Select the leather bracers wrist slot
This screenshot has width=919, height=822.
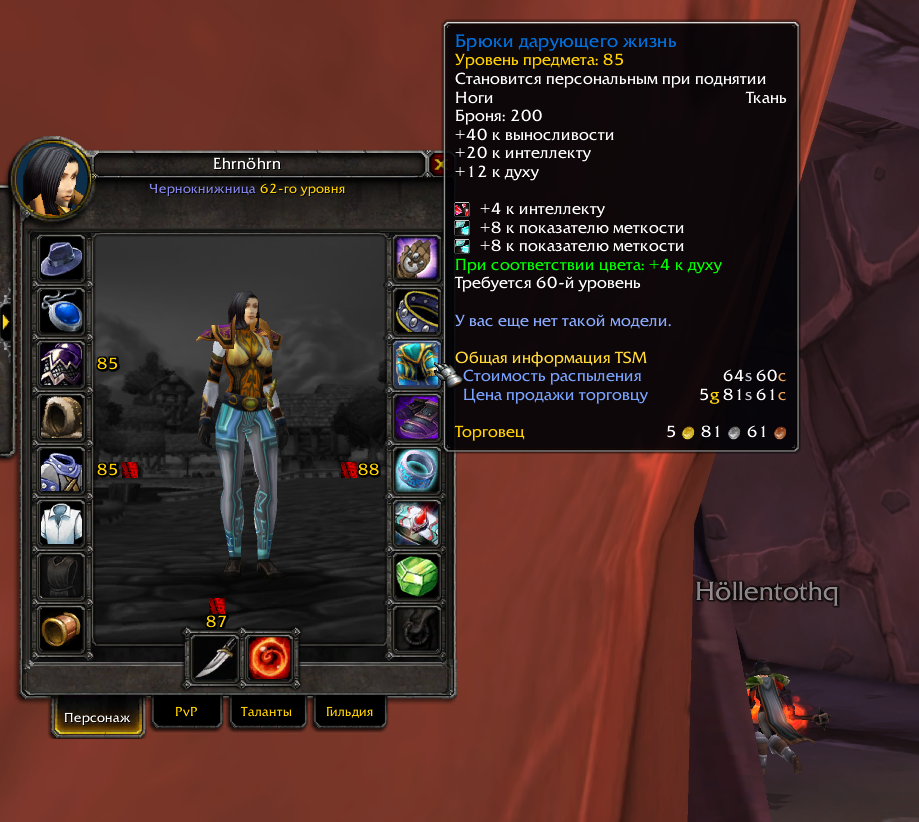[x=62, y=628]
